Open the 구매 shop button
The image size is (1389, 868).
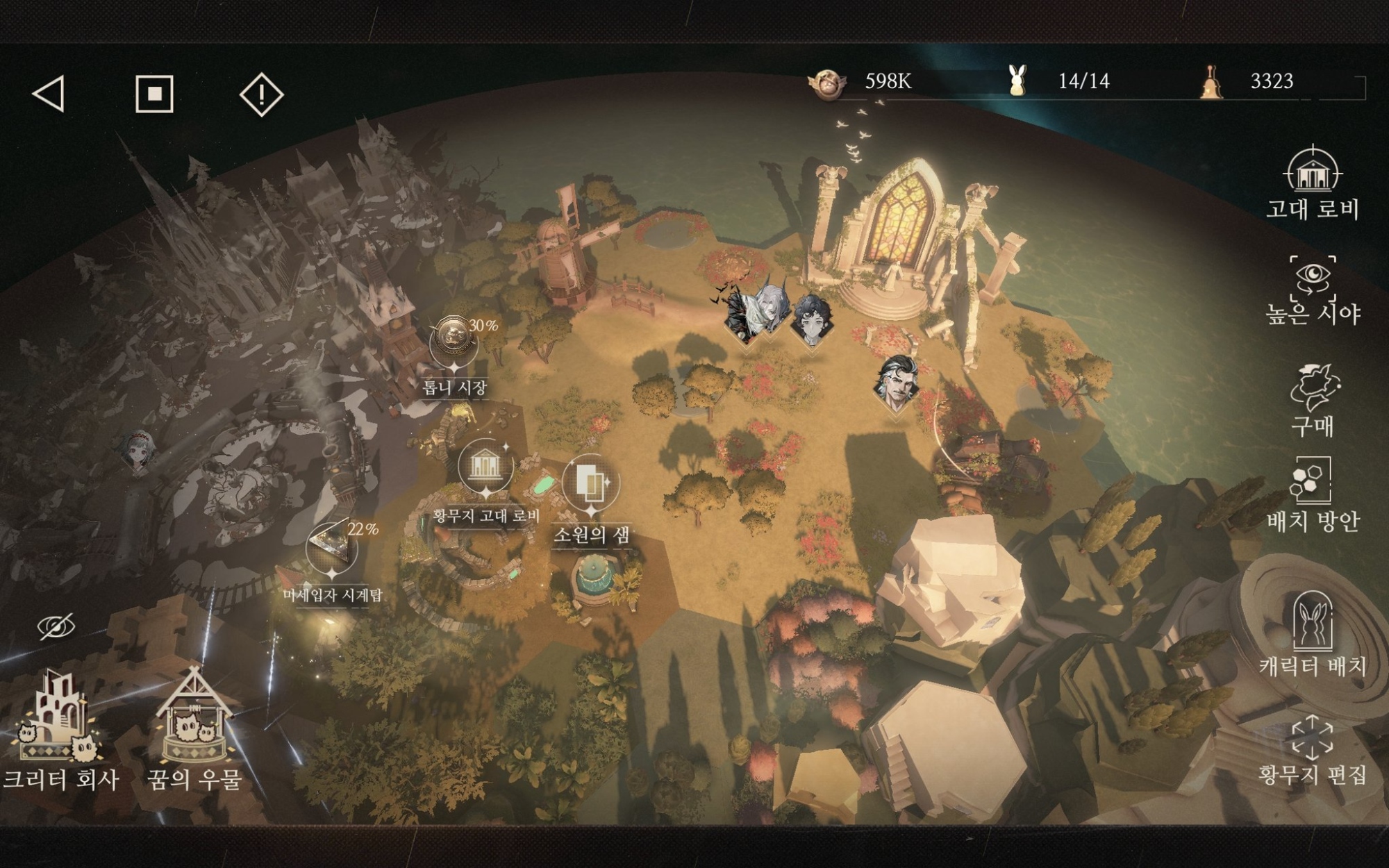tap(1313, 400)
